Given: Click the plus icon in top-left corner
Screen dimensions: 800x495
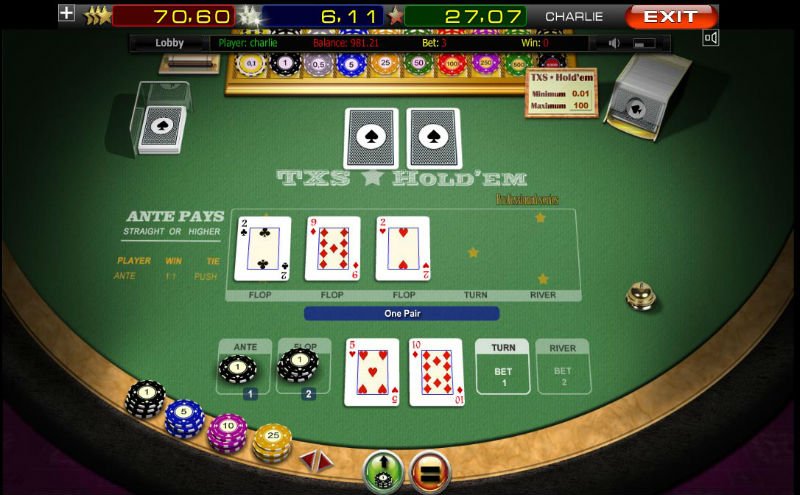Looking at the screenshot, I should (x=67, y=14).
